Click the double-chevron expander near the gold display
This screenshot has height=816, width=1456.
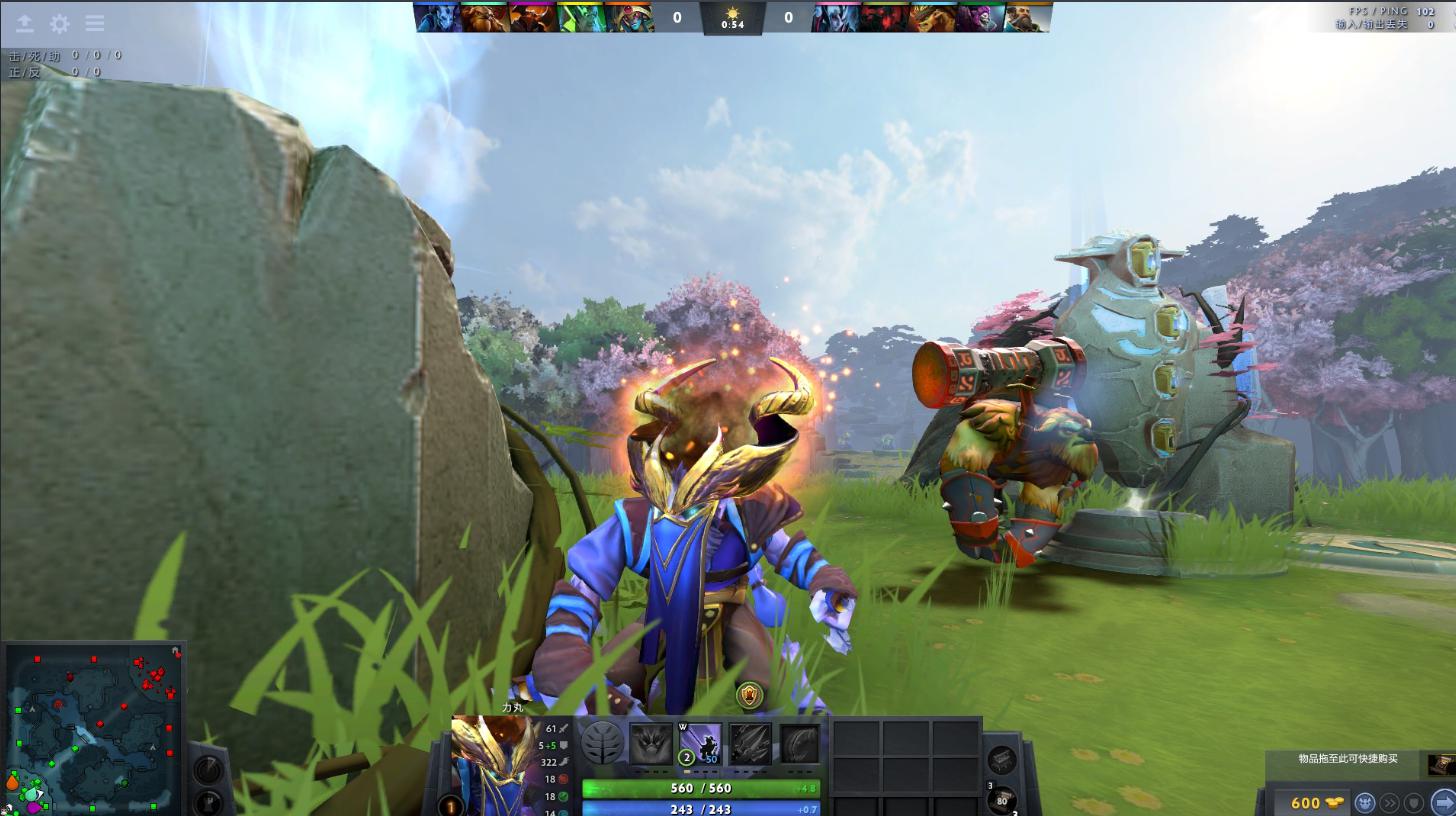pos(1390,802)
